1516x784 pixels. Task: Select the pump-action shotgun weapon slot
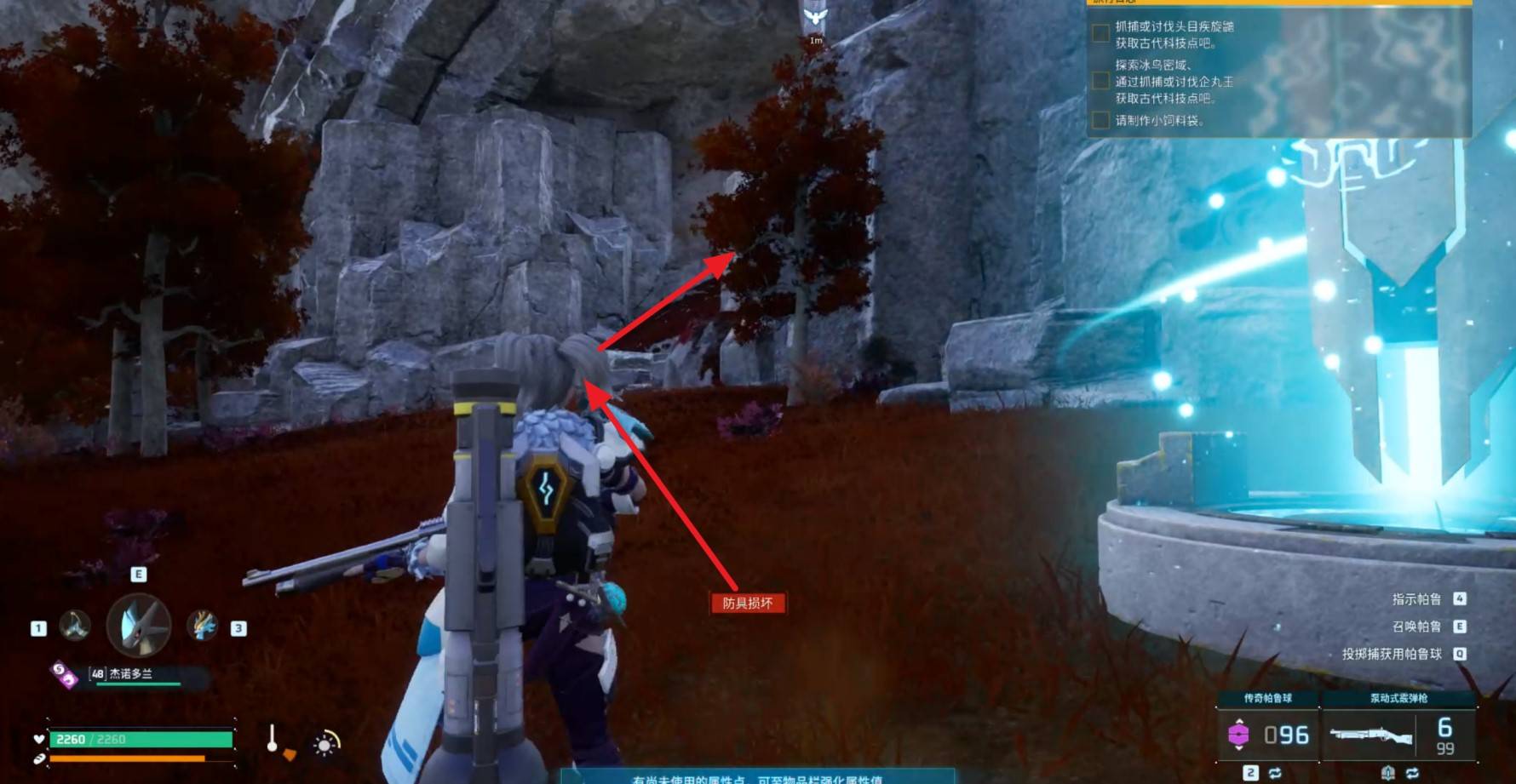coord(1397,734)
